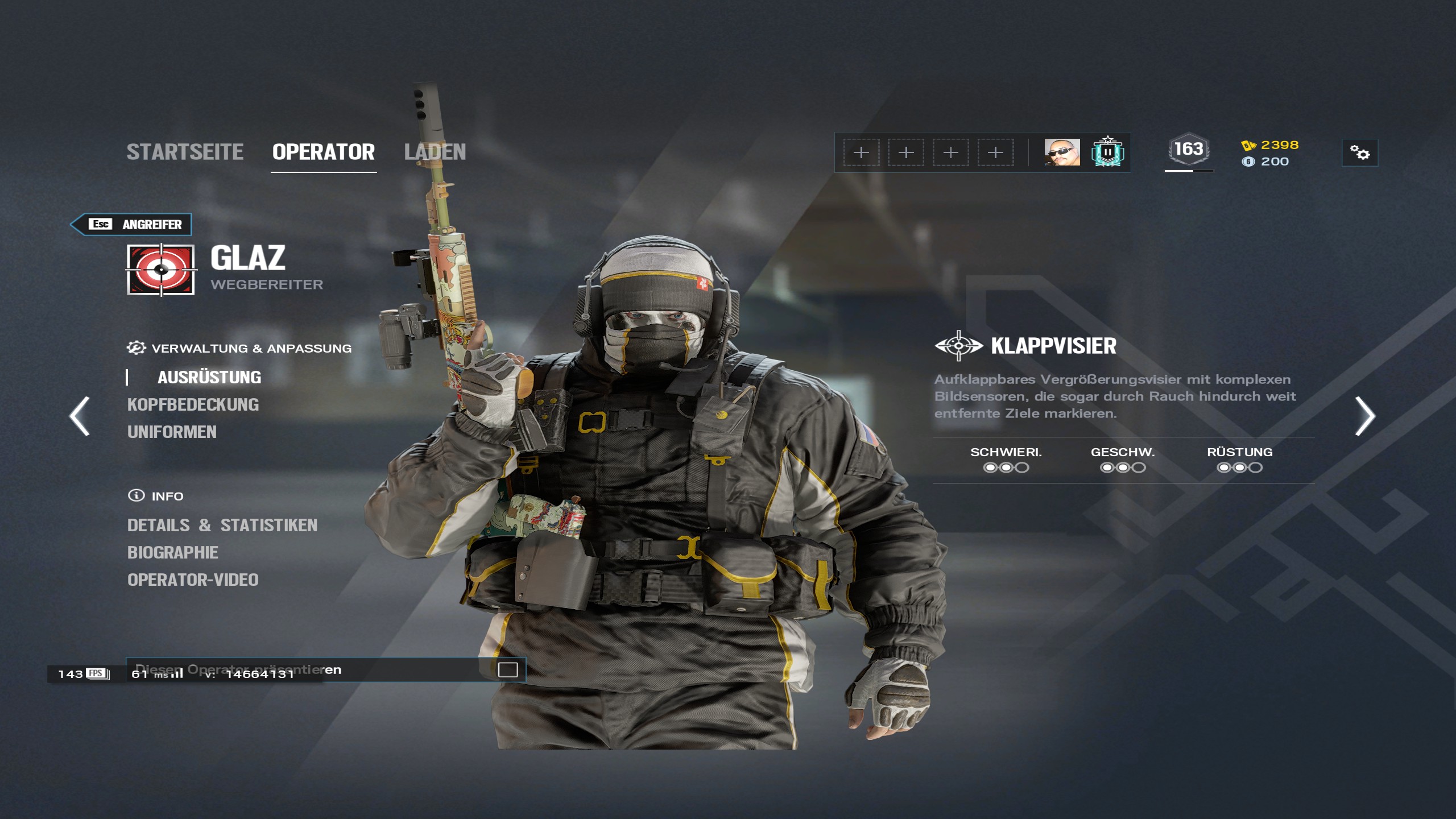
Task: Switch to the Laden tab
Action: [x=436, y=152]
